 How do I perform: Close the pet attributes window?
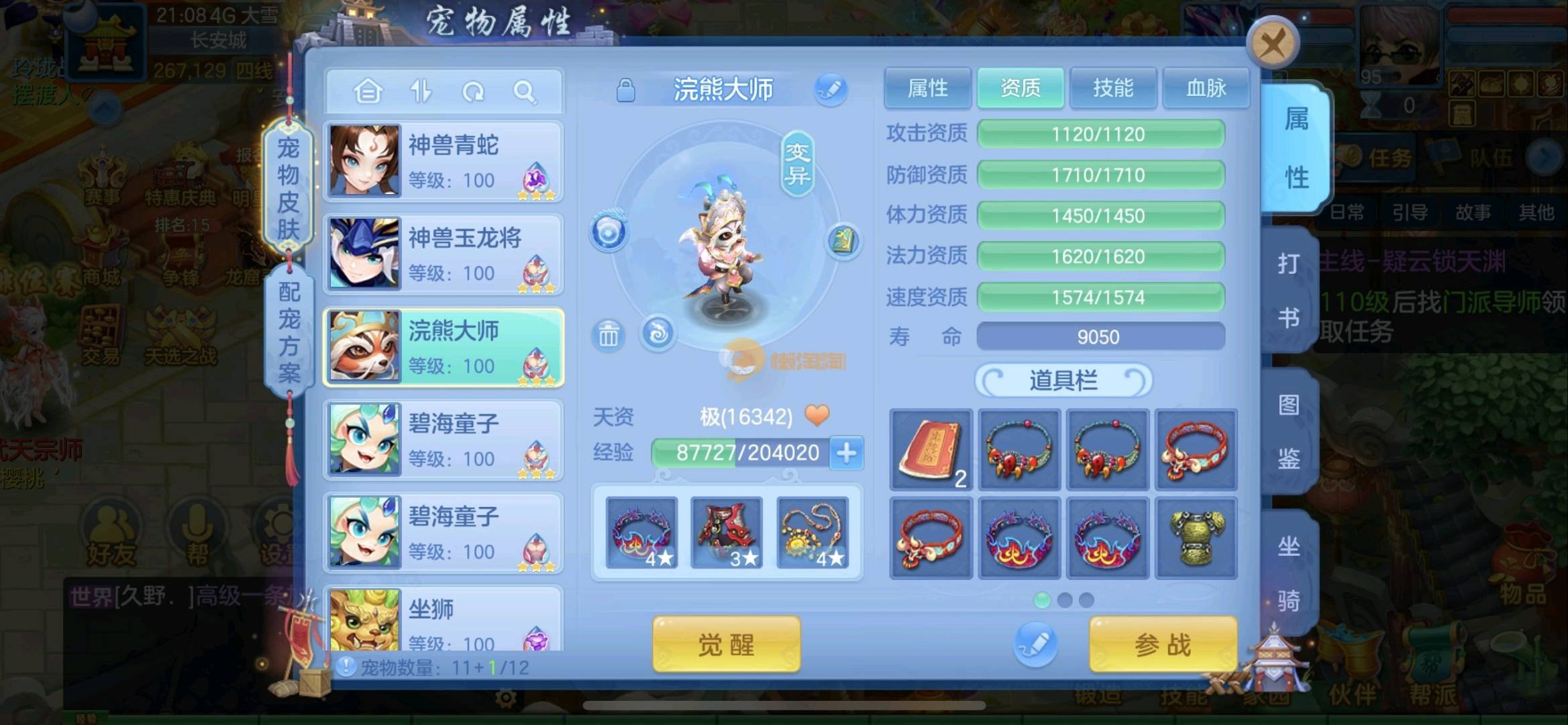[x=1272, y=44]
